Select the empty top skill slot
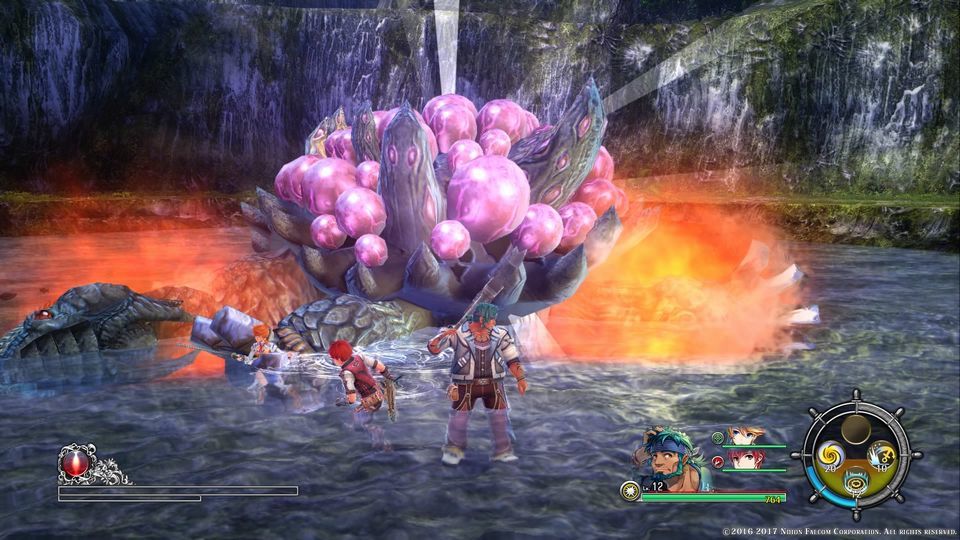960x540 pixels. (854, 431)
